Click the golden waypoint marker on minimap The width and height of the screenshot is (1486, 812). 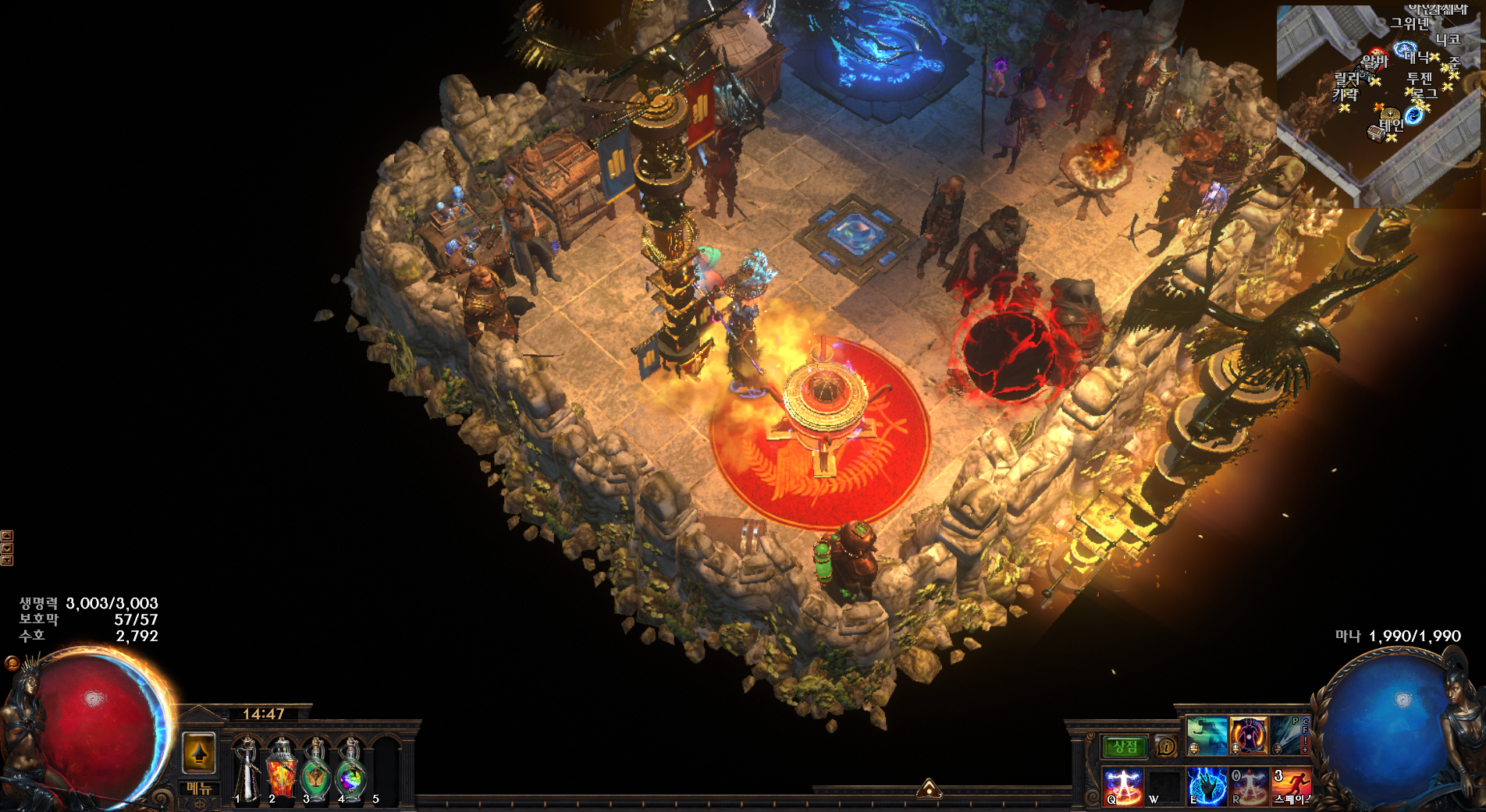[x=1390, y=114]
